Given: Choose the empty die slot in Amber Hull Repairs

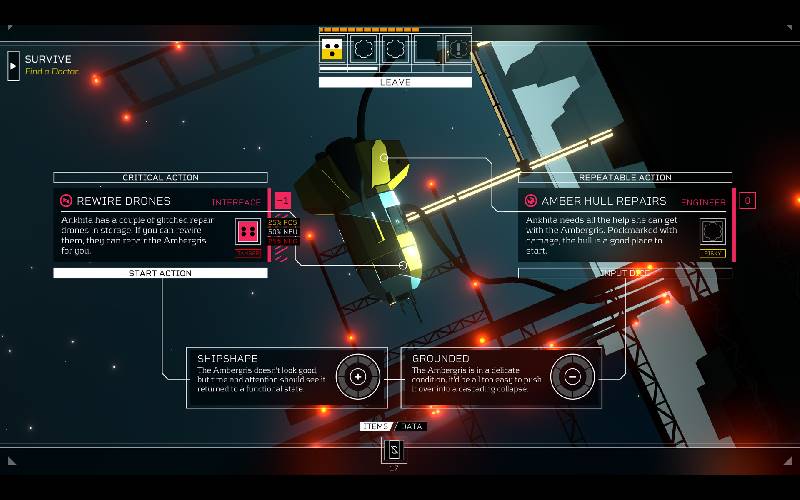Looking at the screenshot, I should click(x=712, y=232).
